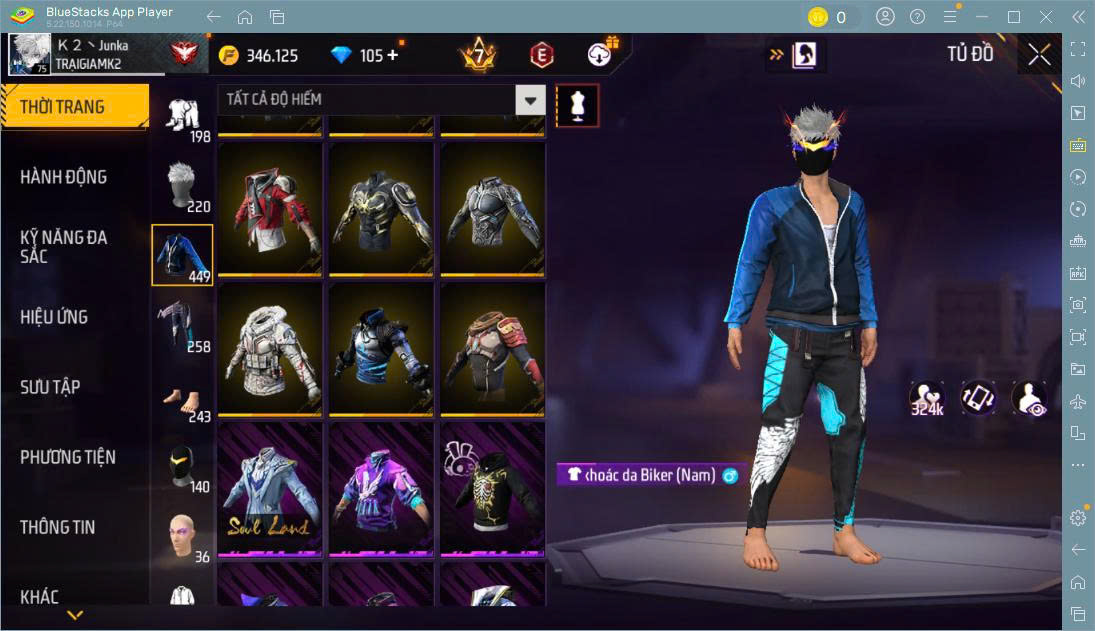Open the Thông Tin tab
Image resolution: width=1095 pixels, height=631 pixels.
[58, 527]
